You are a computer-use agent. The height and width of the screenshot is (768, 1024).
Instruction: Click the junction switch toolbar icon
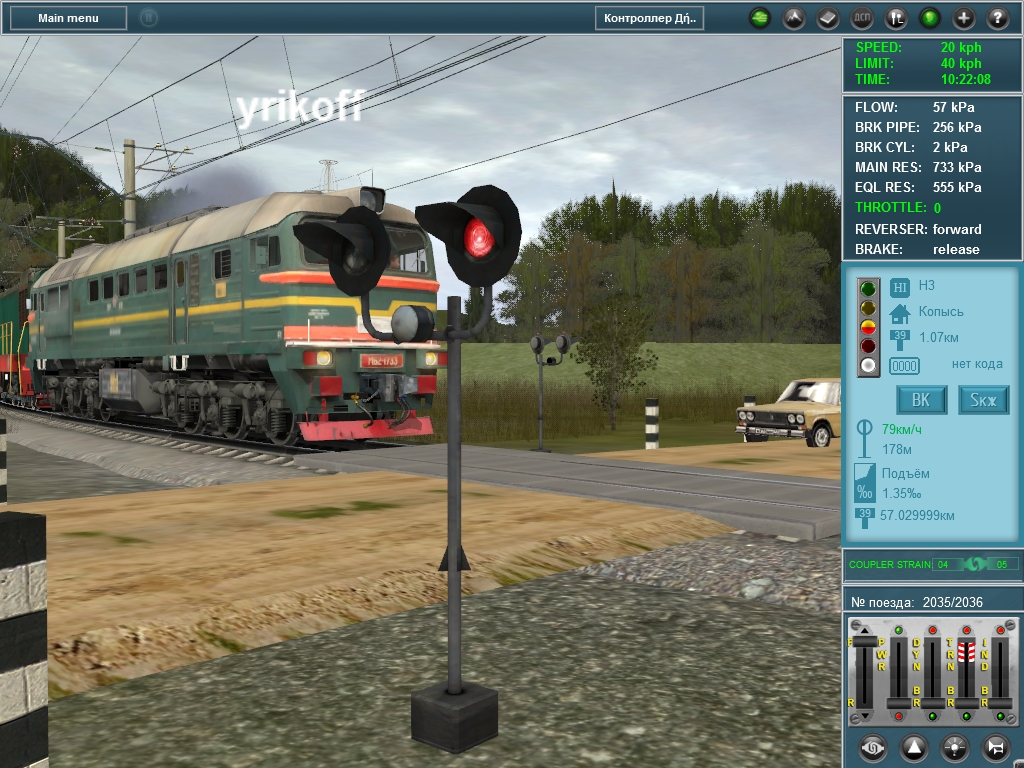[896, 18]
